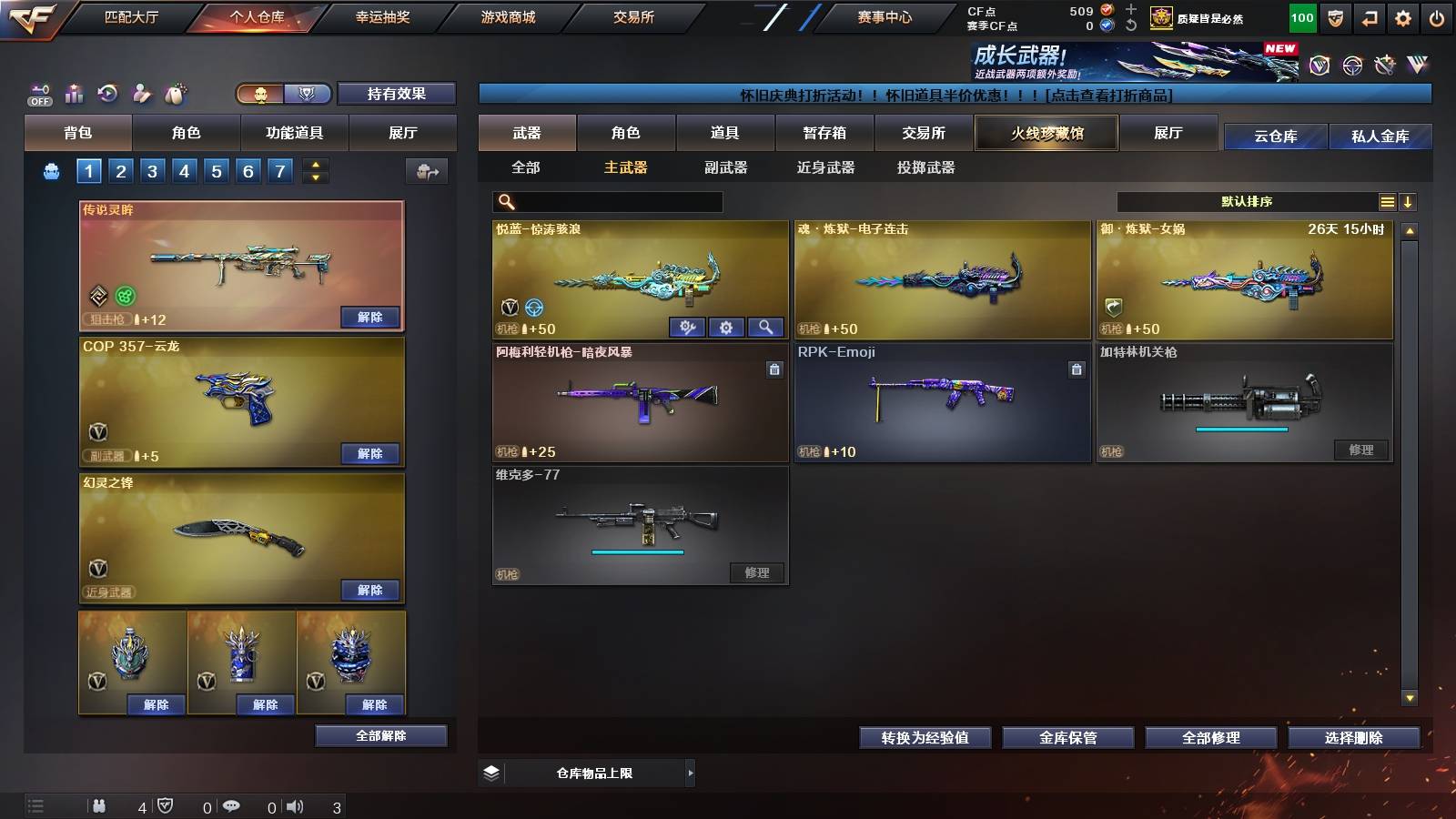Open the gear settings icon on 悦蓝-惊涛骇浪

point(726,326)
